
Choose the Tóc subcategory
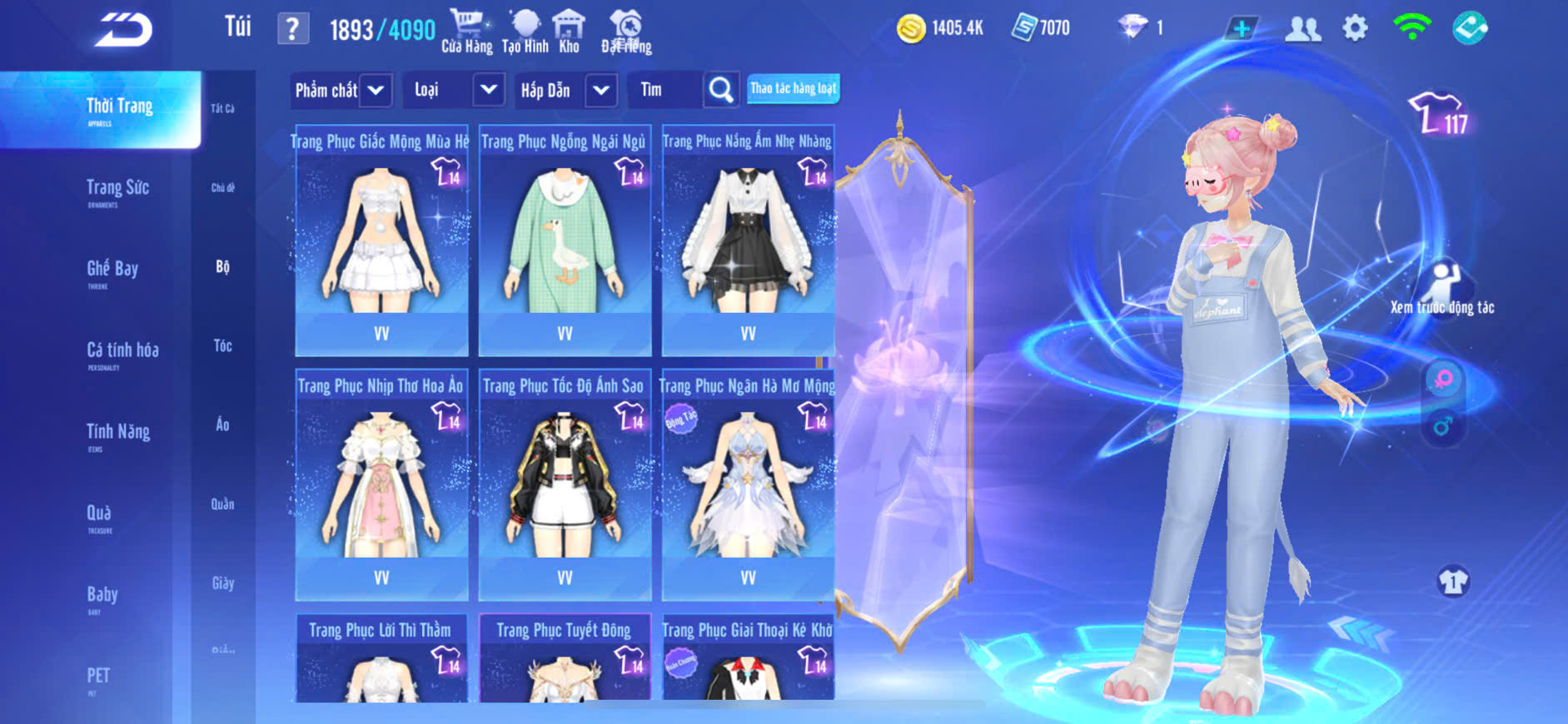222,345
